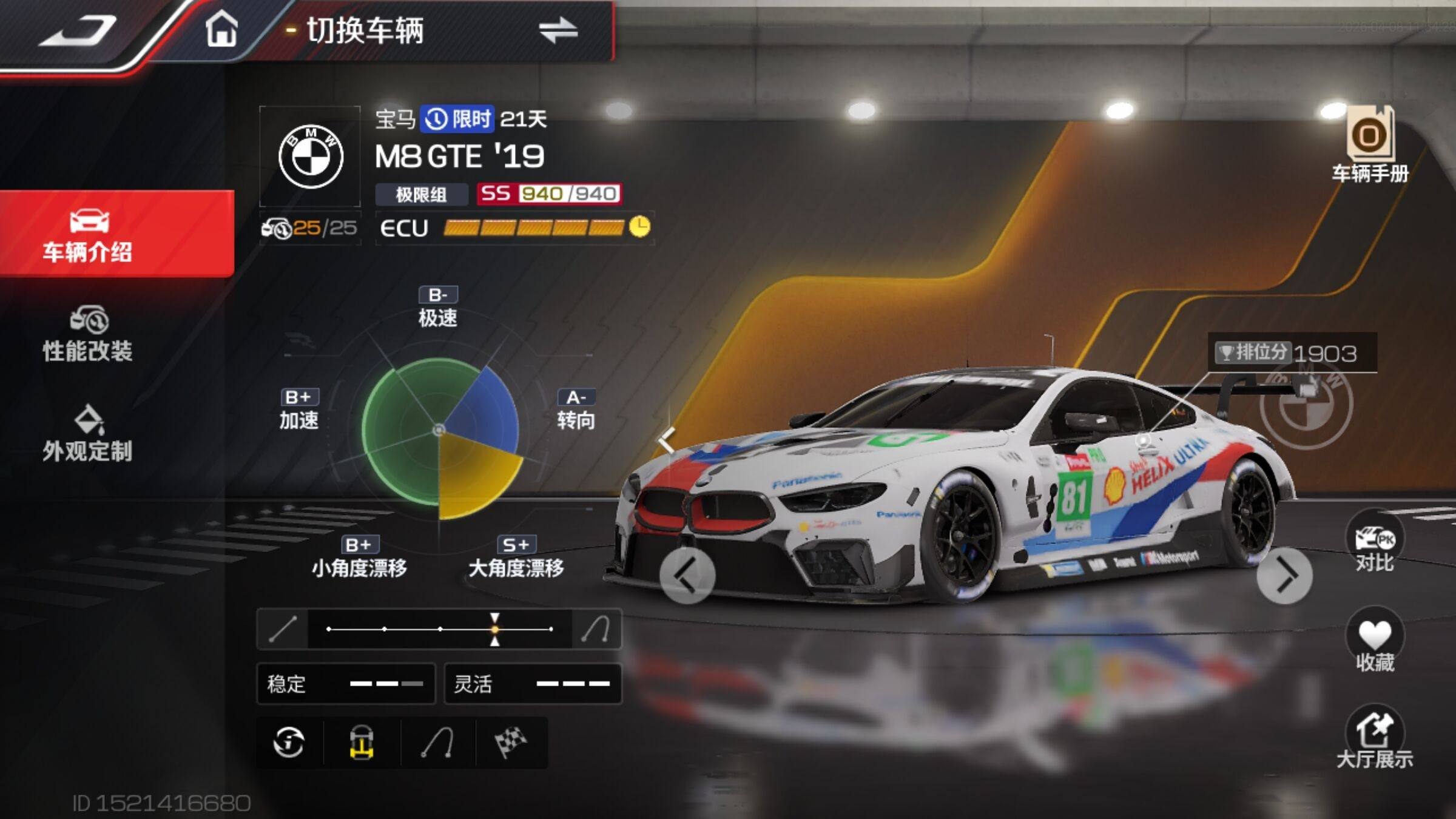Click the 限时 limited-time badge
Viewport: 1456px width, 819px height.
(x=458, y=119)
